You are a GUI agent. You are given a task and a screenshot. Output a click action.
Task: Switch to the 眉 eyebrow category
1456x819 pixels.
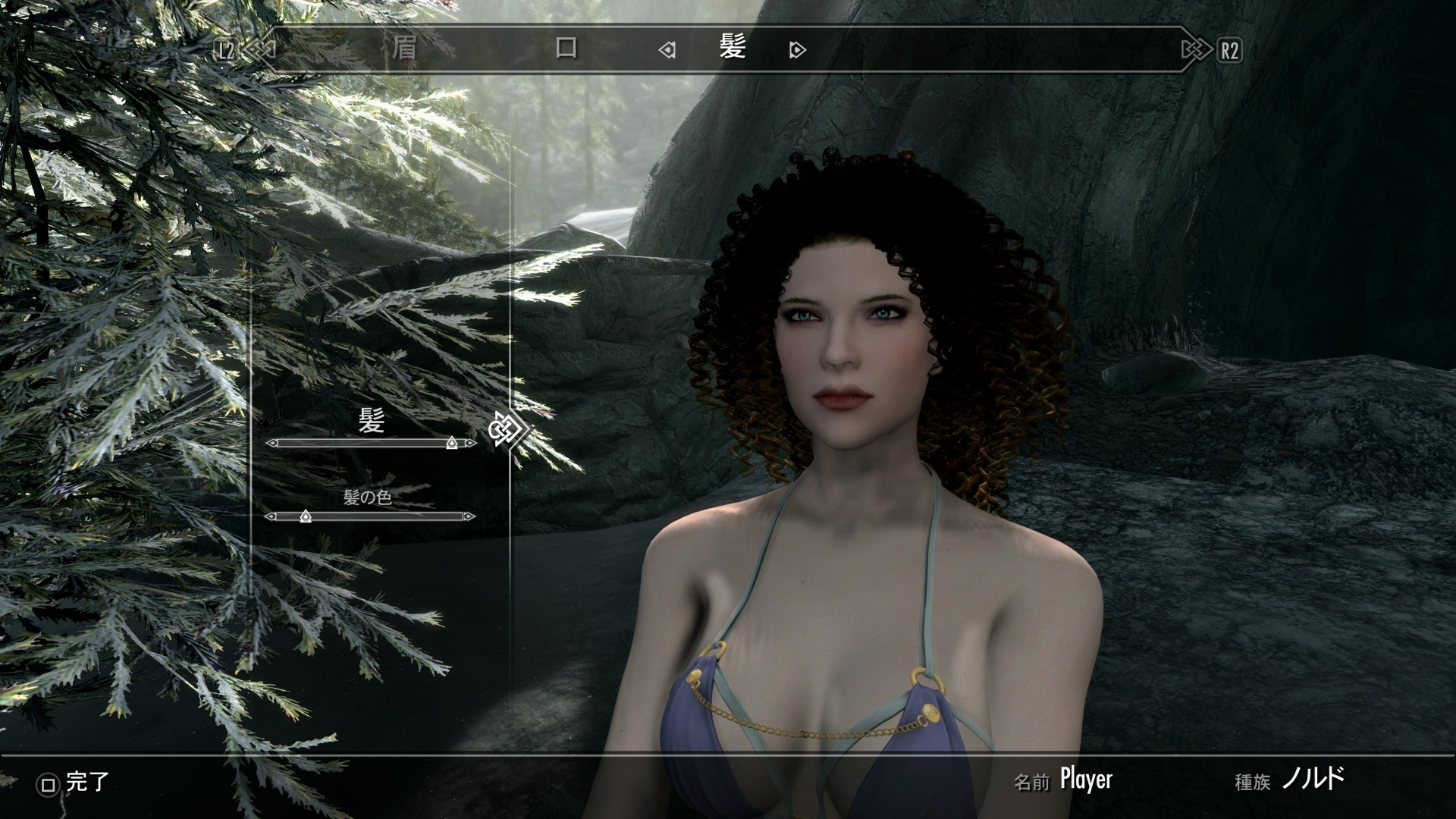click(404, 49)
